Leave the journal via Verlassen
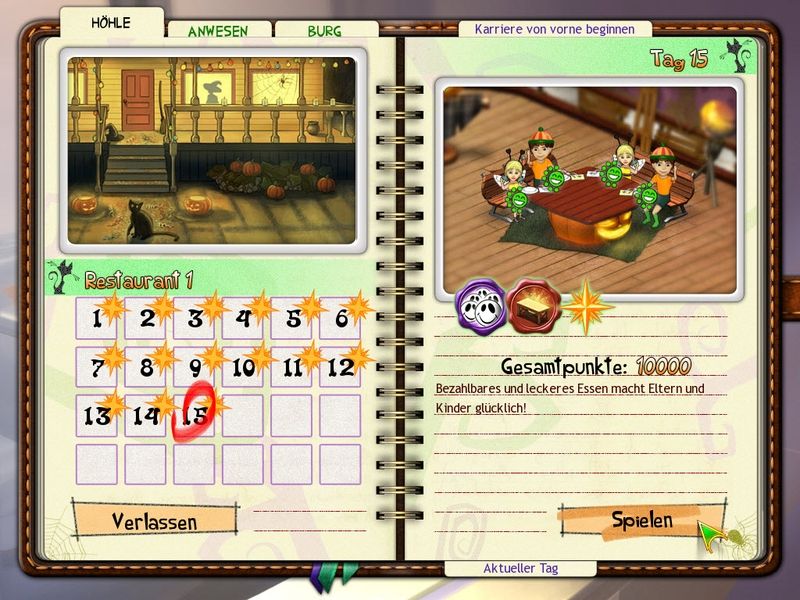Screen dimensions: 800x600 click(x=154, y=521)
